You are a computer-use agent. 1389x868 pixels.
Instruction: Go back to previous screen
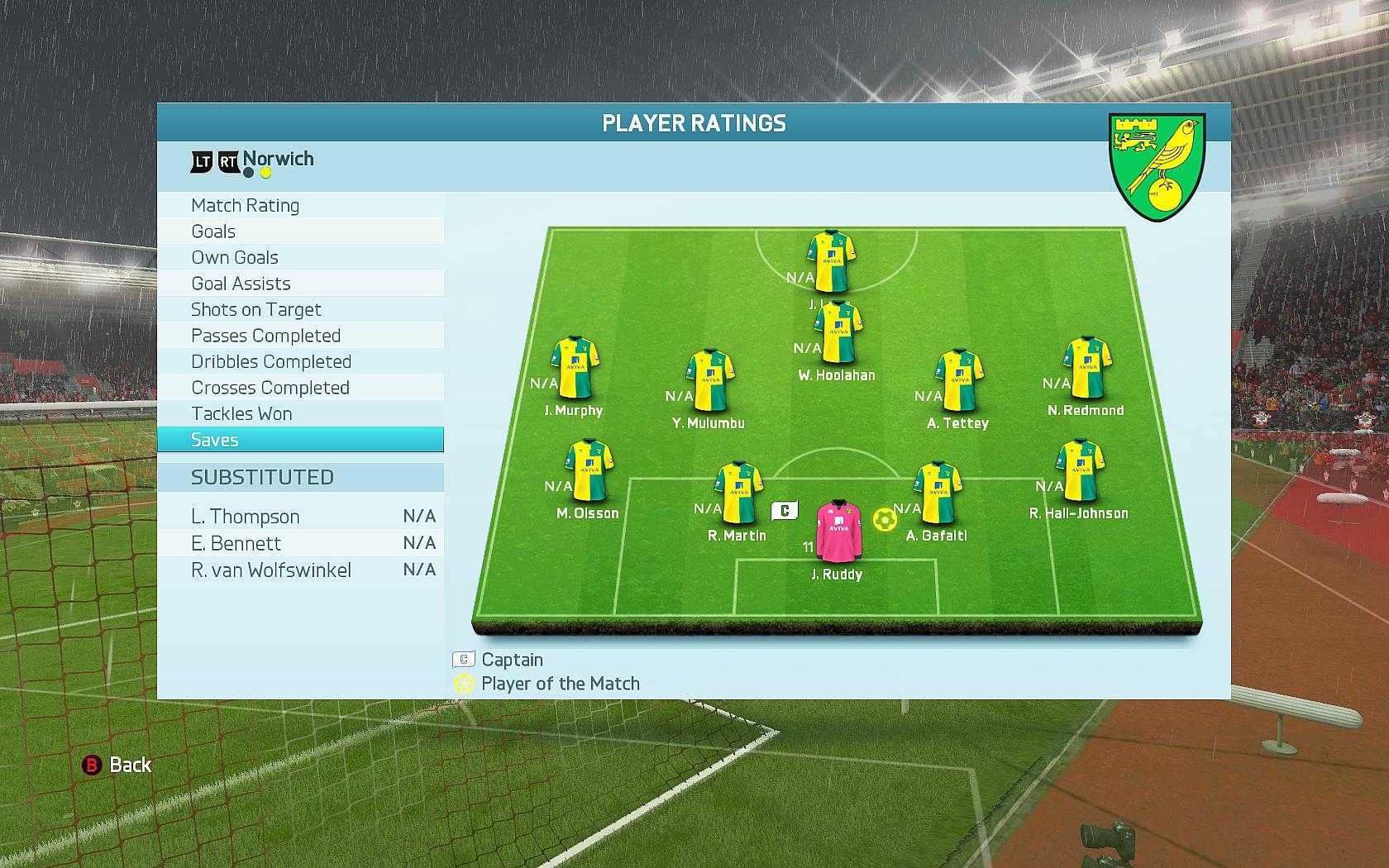point(117,765)
